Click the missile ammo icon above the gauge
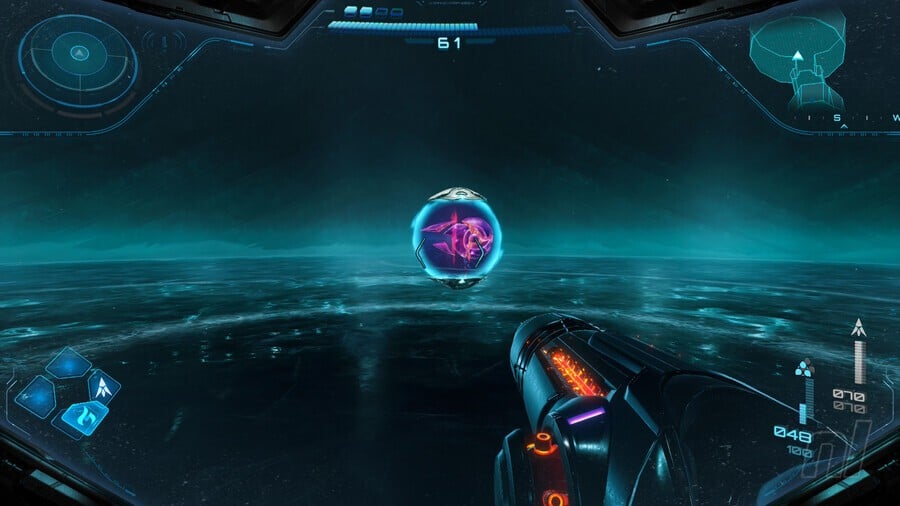Screen dimensions: 900x506 tap(857, 327)
